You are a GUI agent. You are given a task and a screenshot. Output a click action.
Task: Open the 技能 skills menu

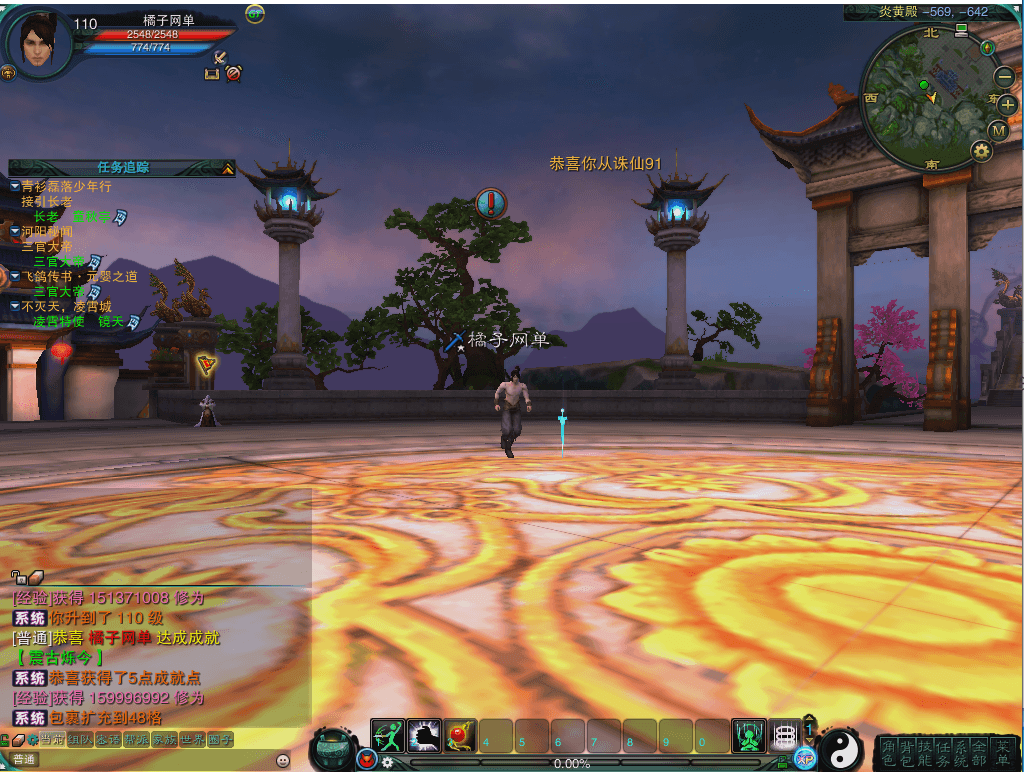(925, 752)
